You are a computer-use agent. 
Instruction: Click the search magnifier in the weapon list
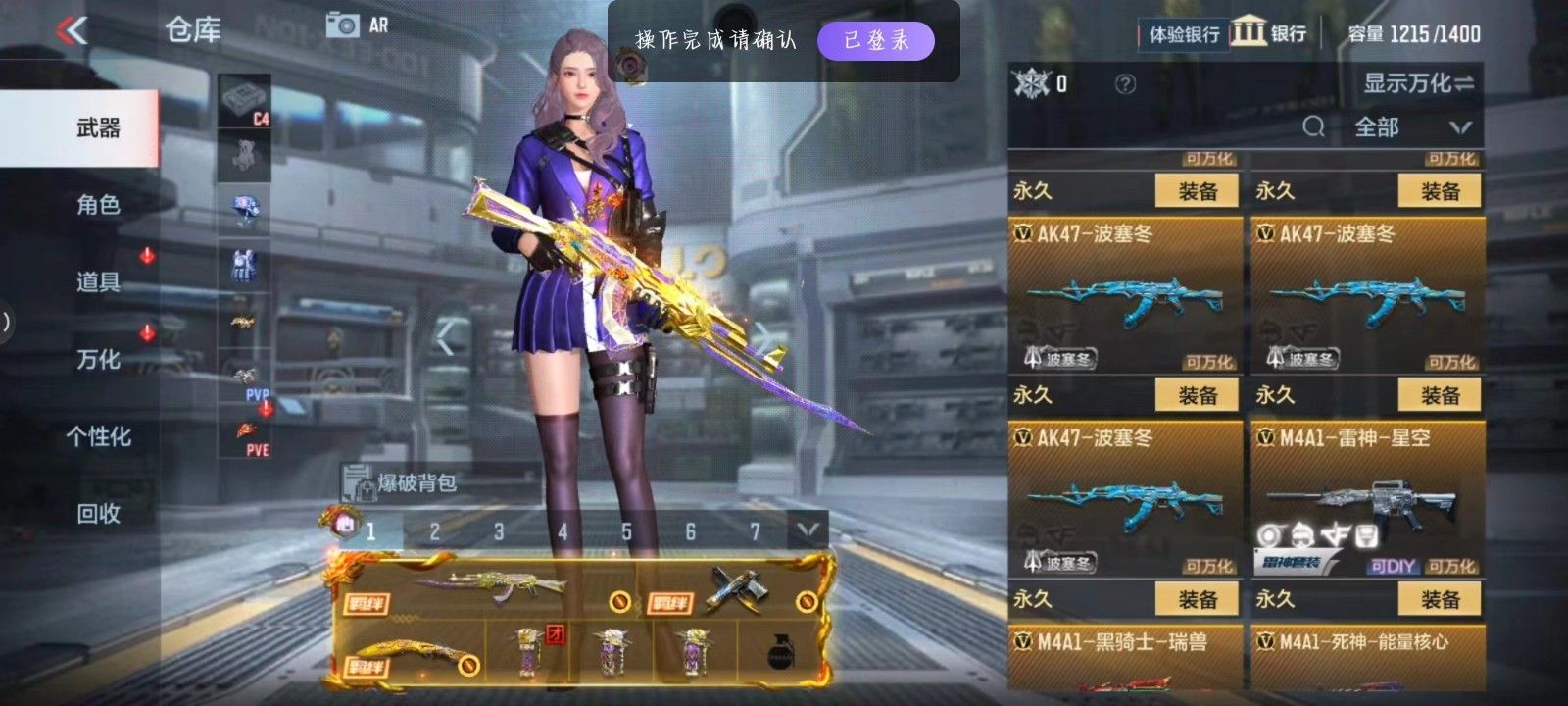[1313, 127]
